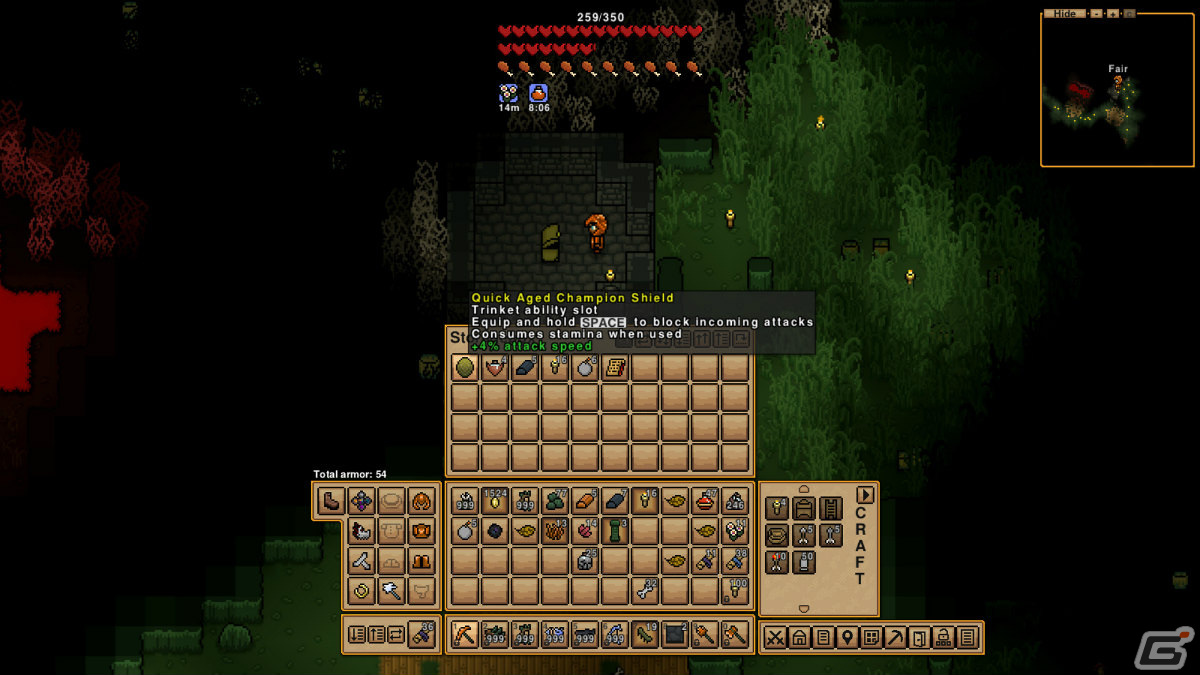Select the bone stack of 32
The height and width of the screenshot is (675, 1200).
point(645,591)
